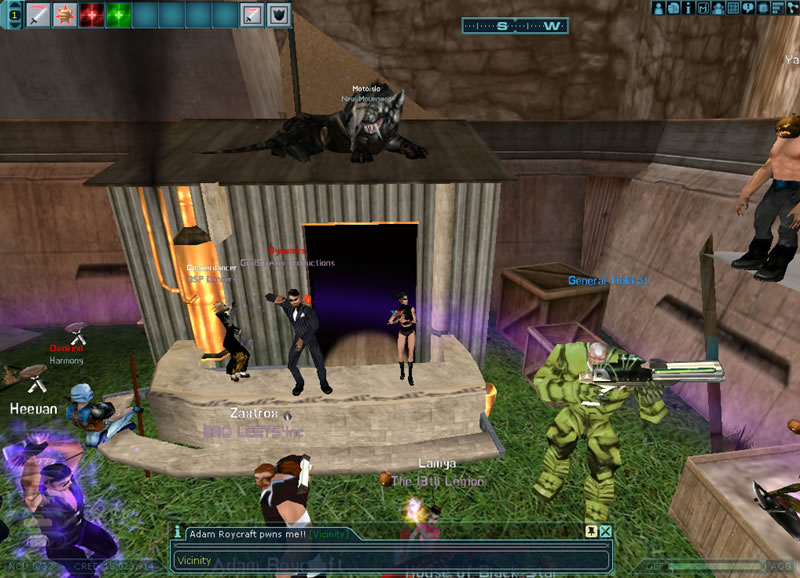Image resolution: width=800 pixels, height=578 pixels.
Task: Click the chat window info icon
Action: (178, 533)
